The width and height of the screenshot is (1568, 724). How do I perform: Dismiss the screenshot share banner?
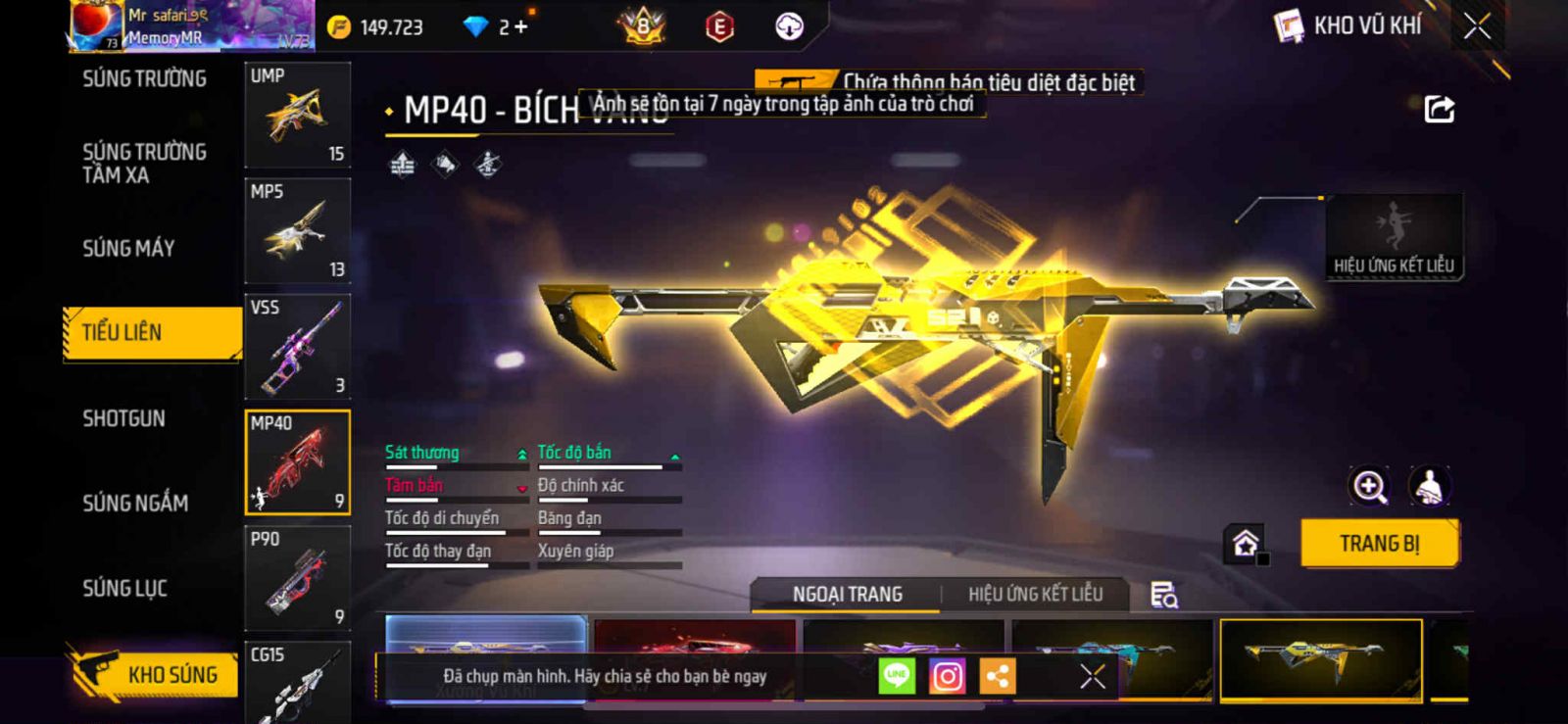(x=1092, y=676)
